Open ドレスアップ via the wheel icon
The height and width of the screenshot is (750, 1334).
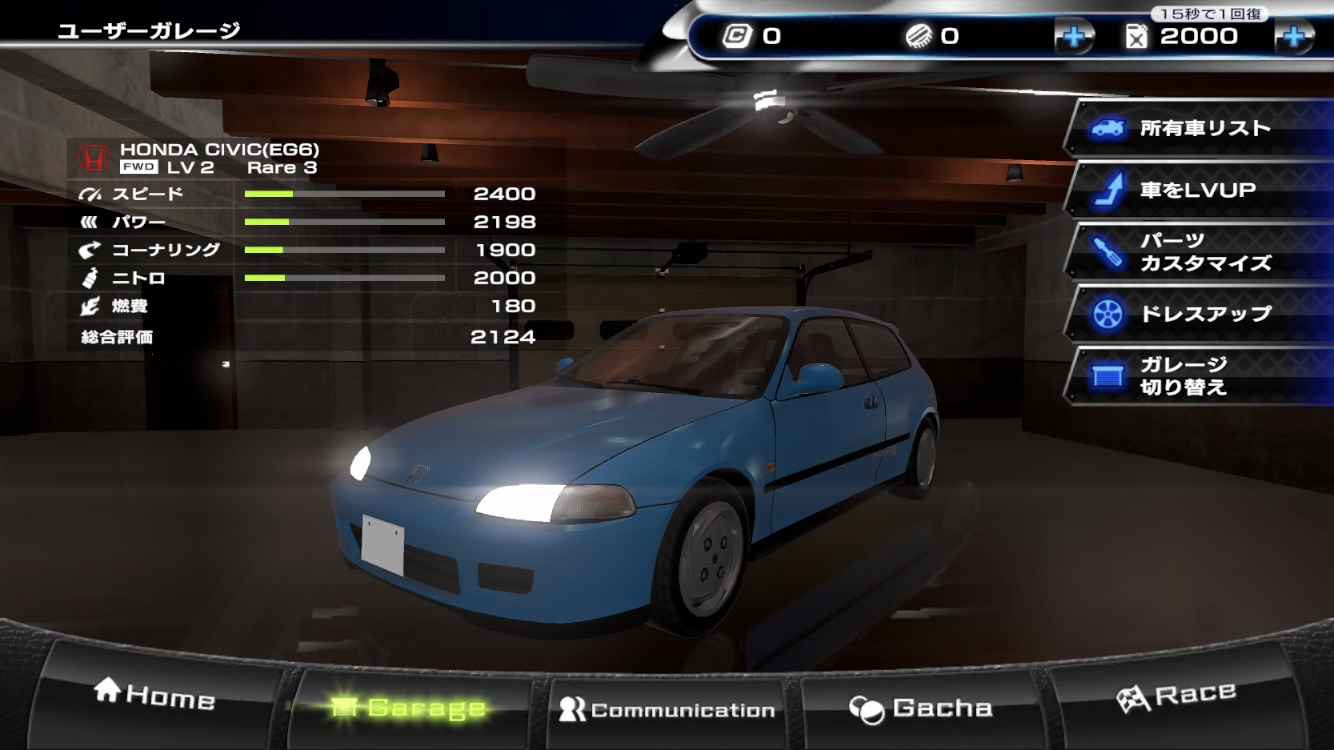click(1106, 313)
